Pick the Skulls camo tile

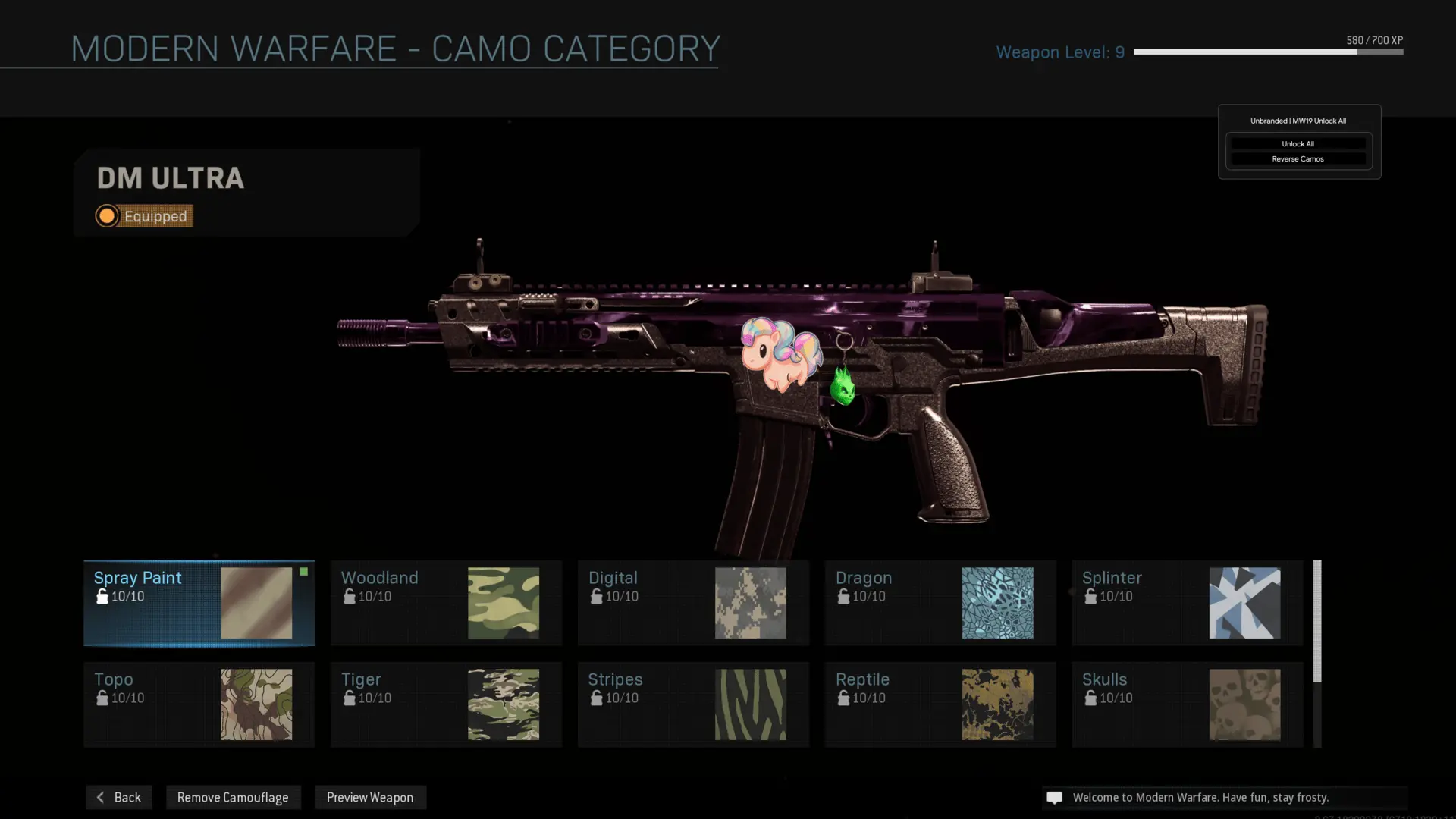1187,704
